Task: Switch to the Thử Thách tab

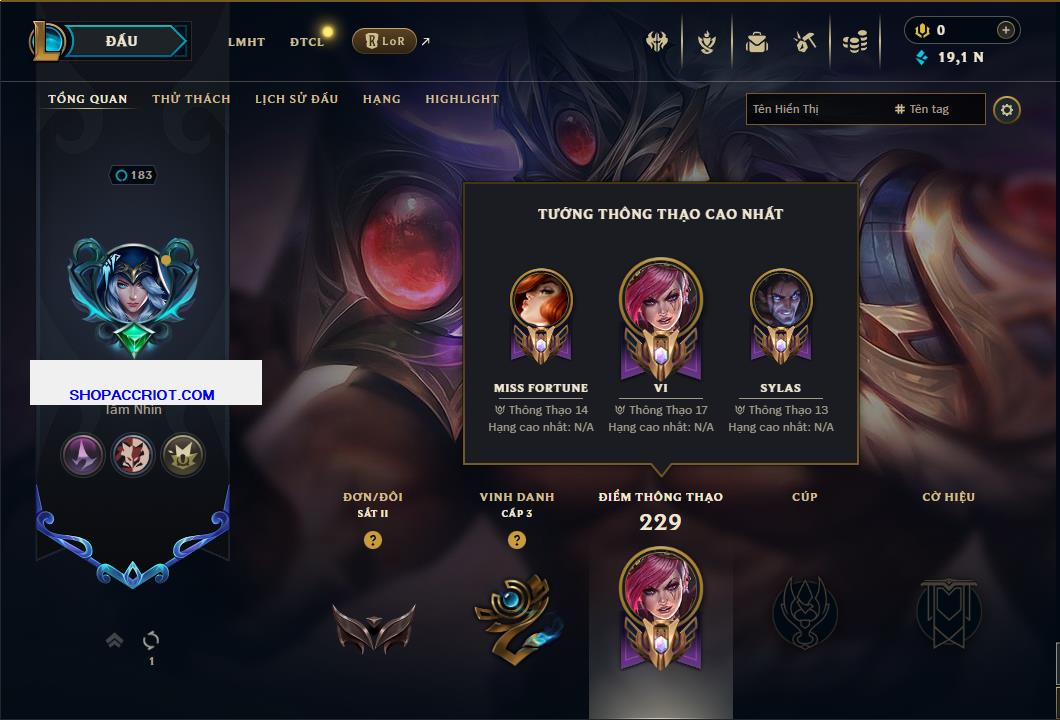Action: pyautogui.click(x=191, y=99)
